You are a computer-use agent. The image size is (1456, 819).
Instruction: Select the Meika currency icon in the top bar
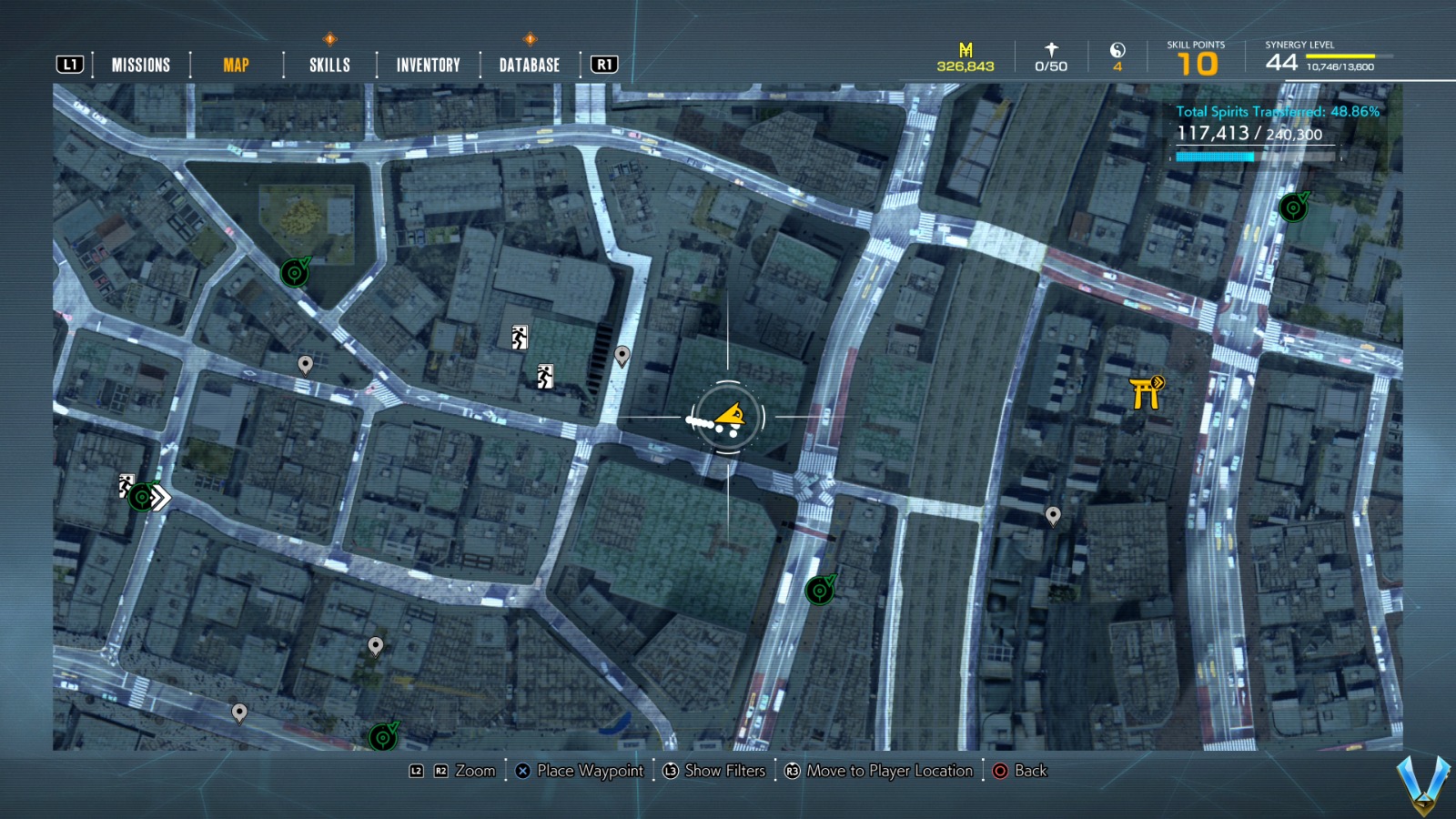pos(965,48)
